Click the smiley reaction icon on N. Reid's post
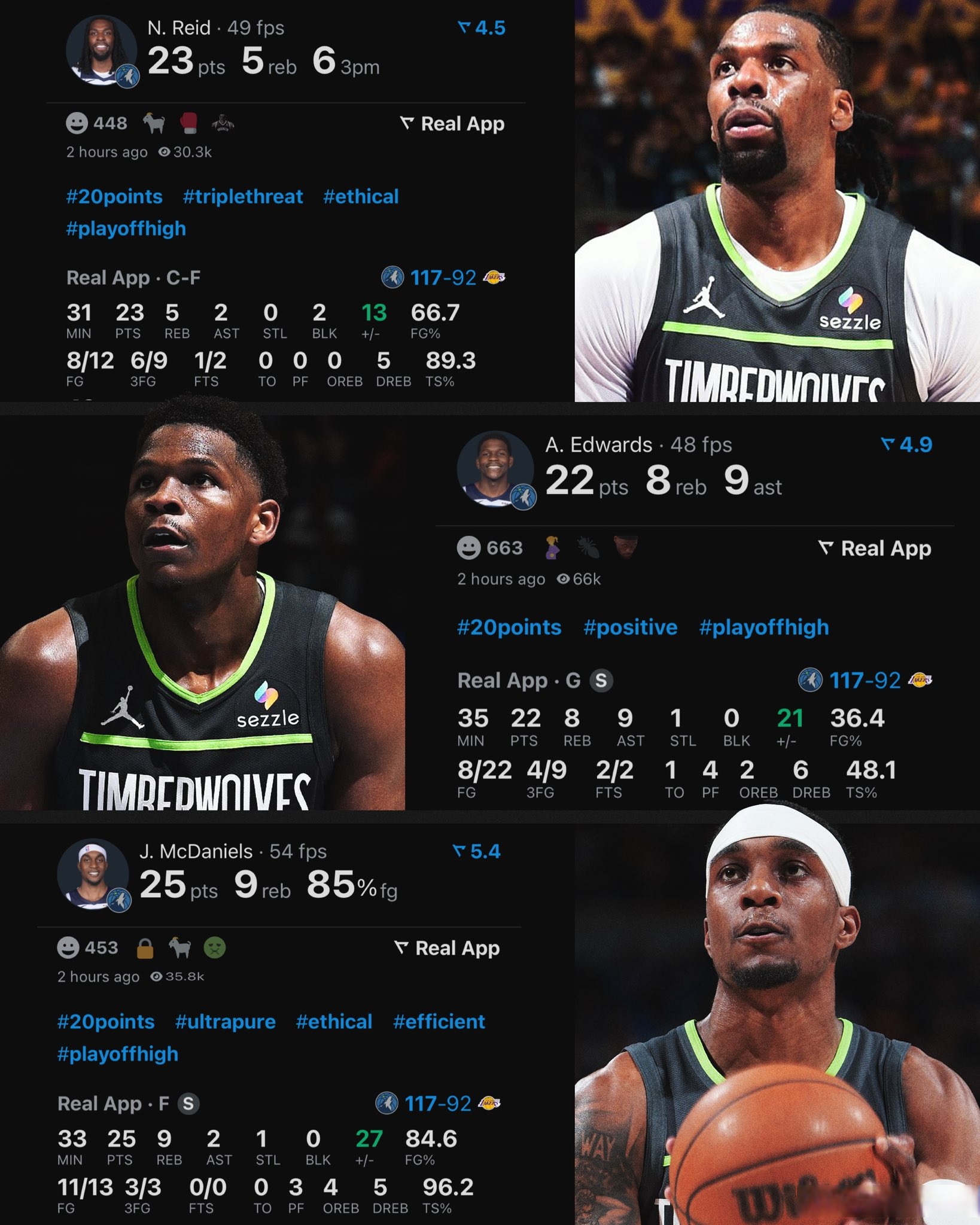The height and width of the screenshot is (1225, 980). (x=77, y=124)
